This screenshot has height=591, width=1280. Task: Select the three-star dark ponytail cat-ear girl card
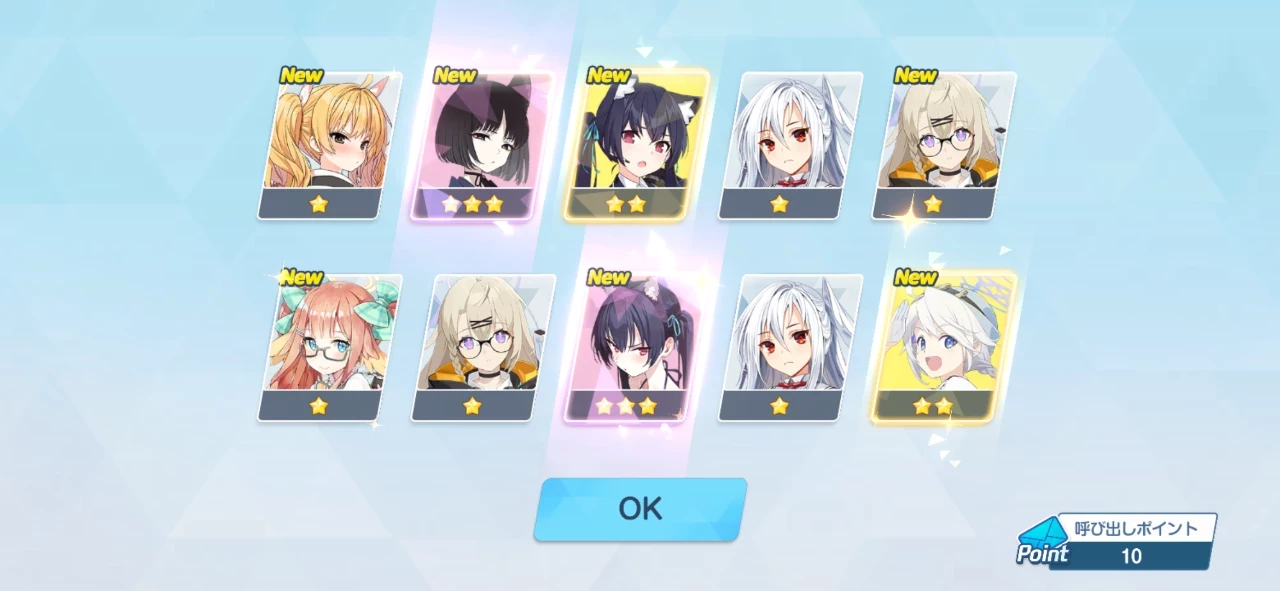[x=630, y=346]
